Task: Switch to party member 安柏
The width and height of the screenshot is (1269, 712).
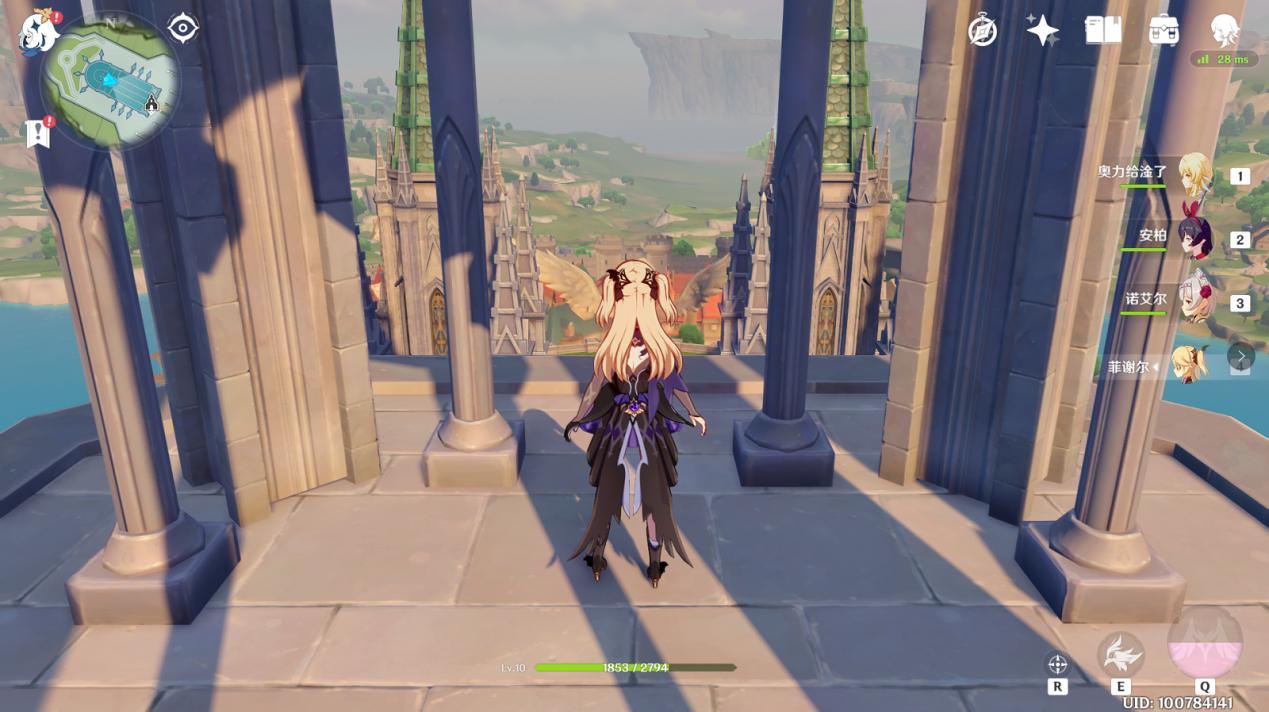Action: click(x=1194, y=238)
